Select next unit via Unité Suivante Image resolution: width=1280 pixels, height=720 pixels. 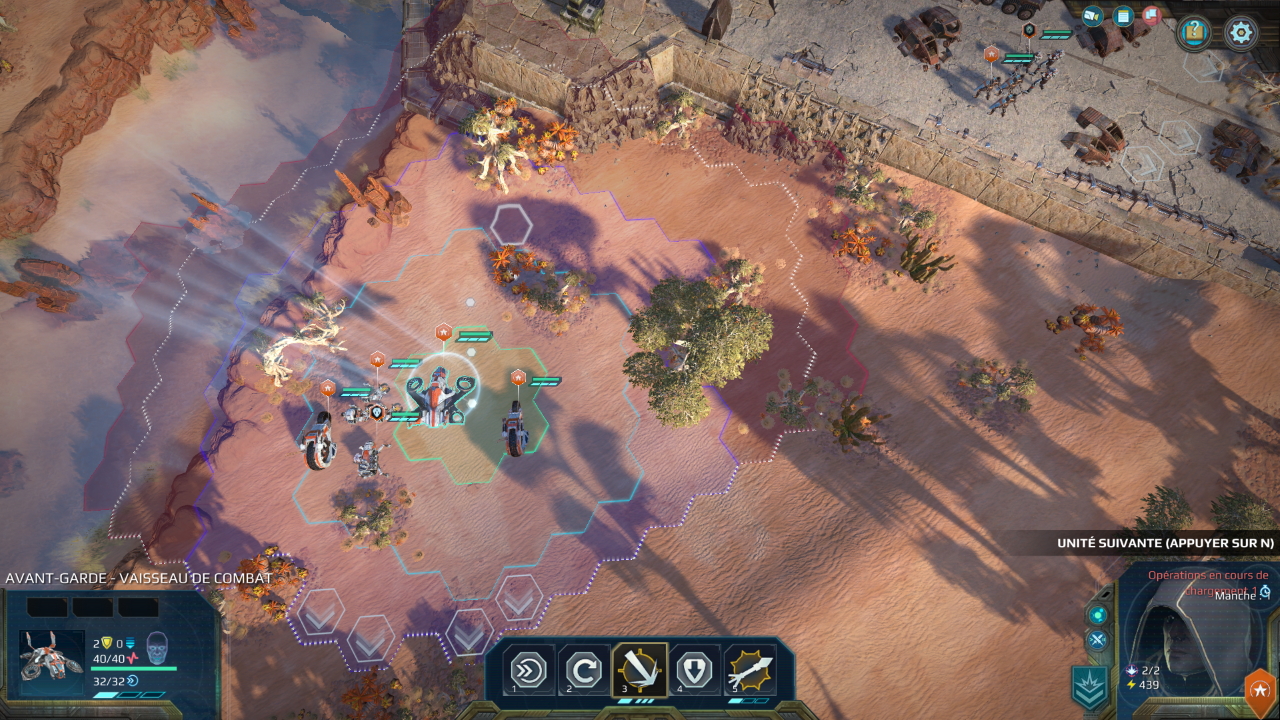pos(1165,543)
